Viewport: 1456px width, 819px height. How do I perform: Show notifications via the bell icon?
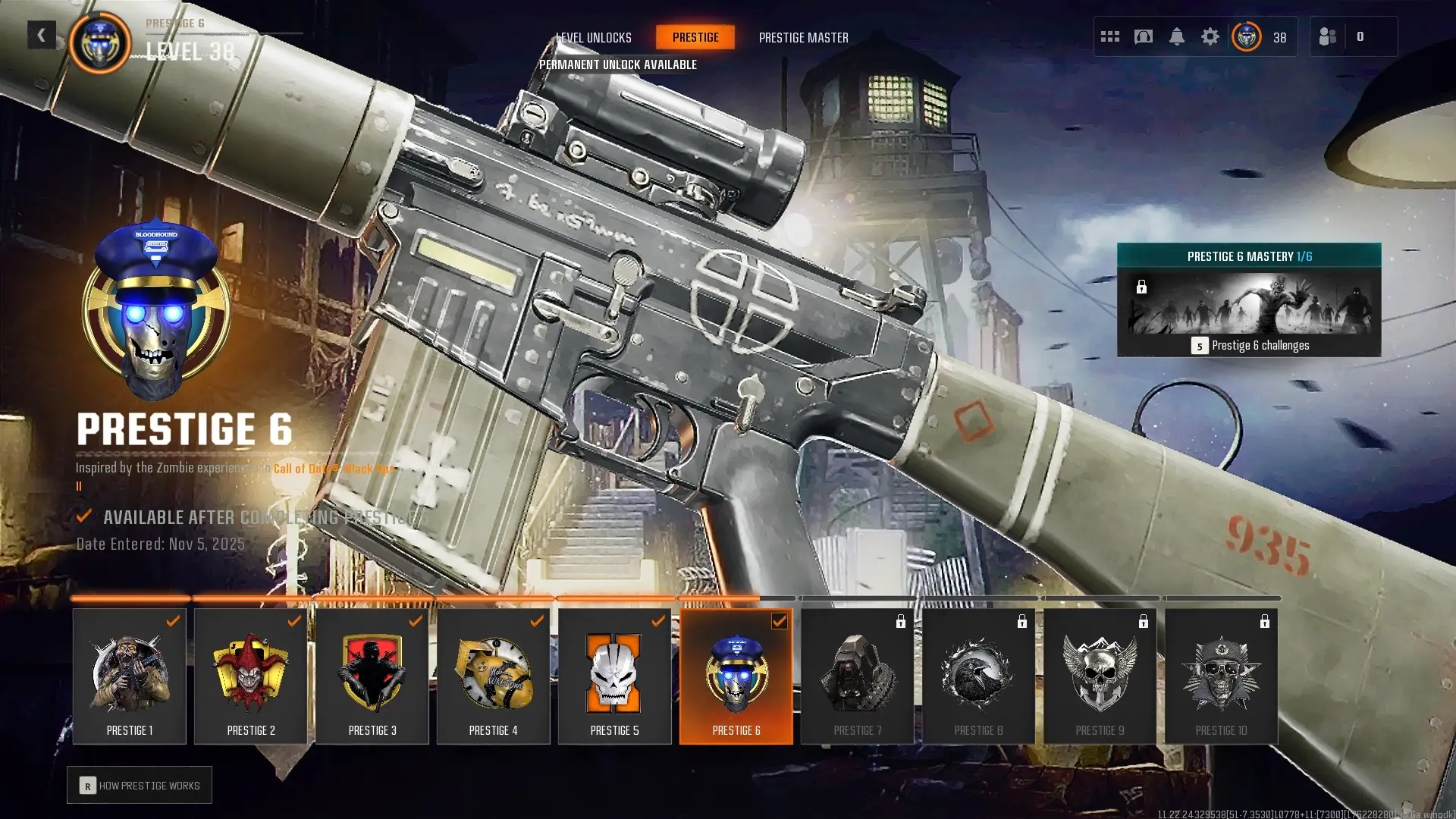(x=1177, y=36)
